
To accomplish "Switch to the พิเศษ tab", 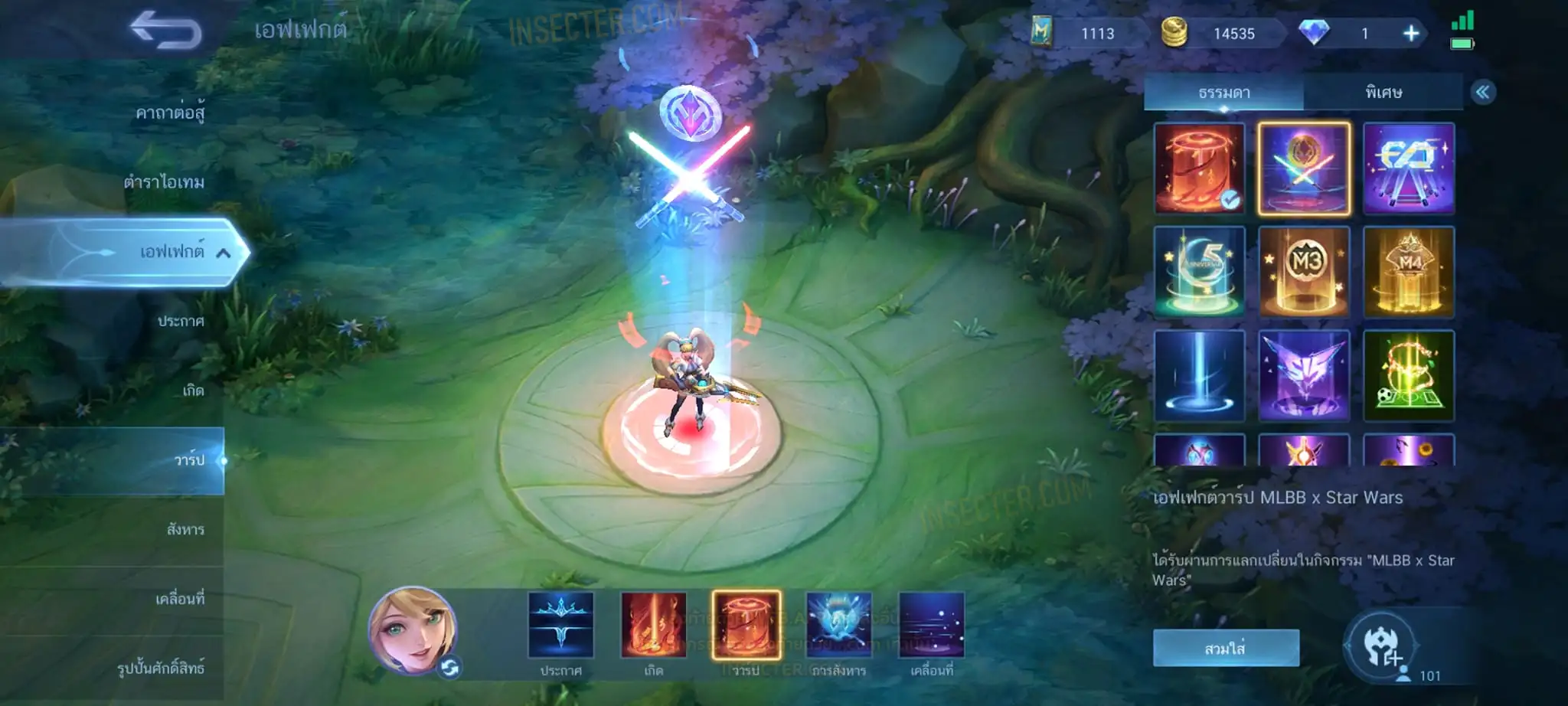I will 1383,93.
